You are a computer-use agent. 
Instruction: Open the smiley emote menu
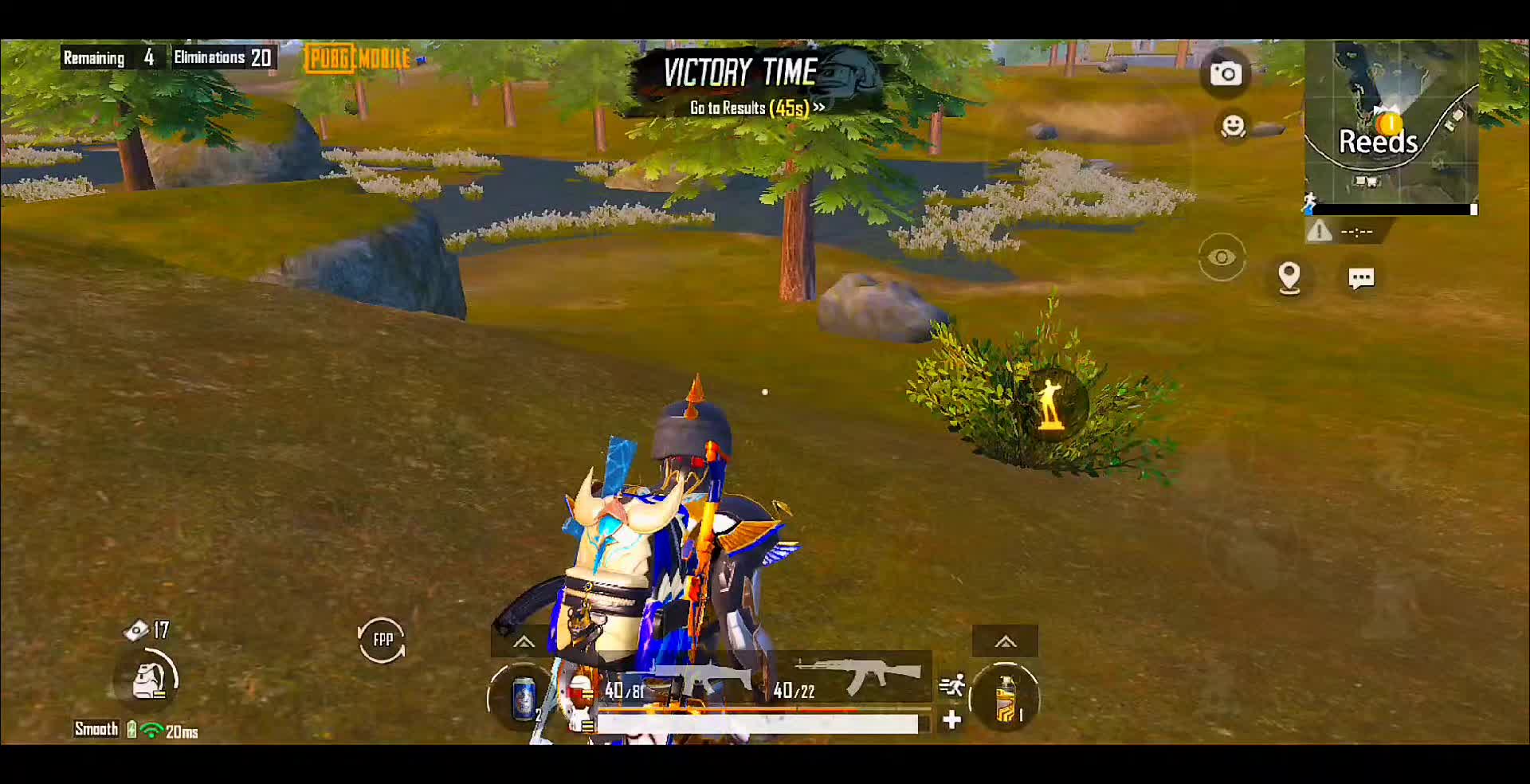point(1233,127)
